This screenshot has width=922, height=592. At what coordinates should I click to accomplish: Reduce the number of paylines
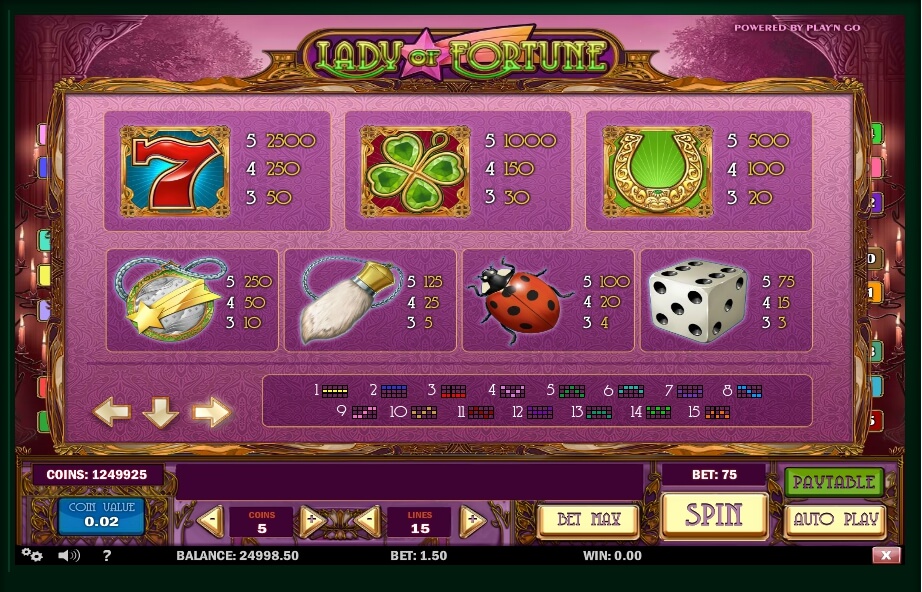point(367,521)
